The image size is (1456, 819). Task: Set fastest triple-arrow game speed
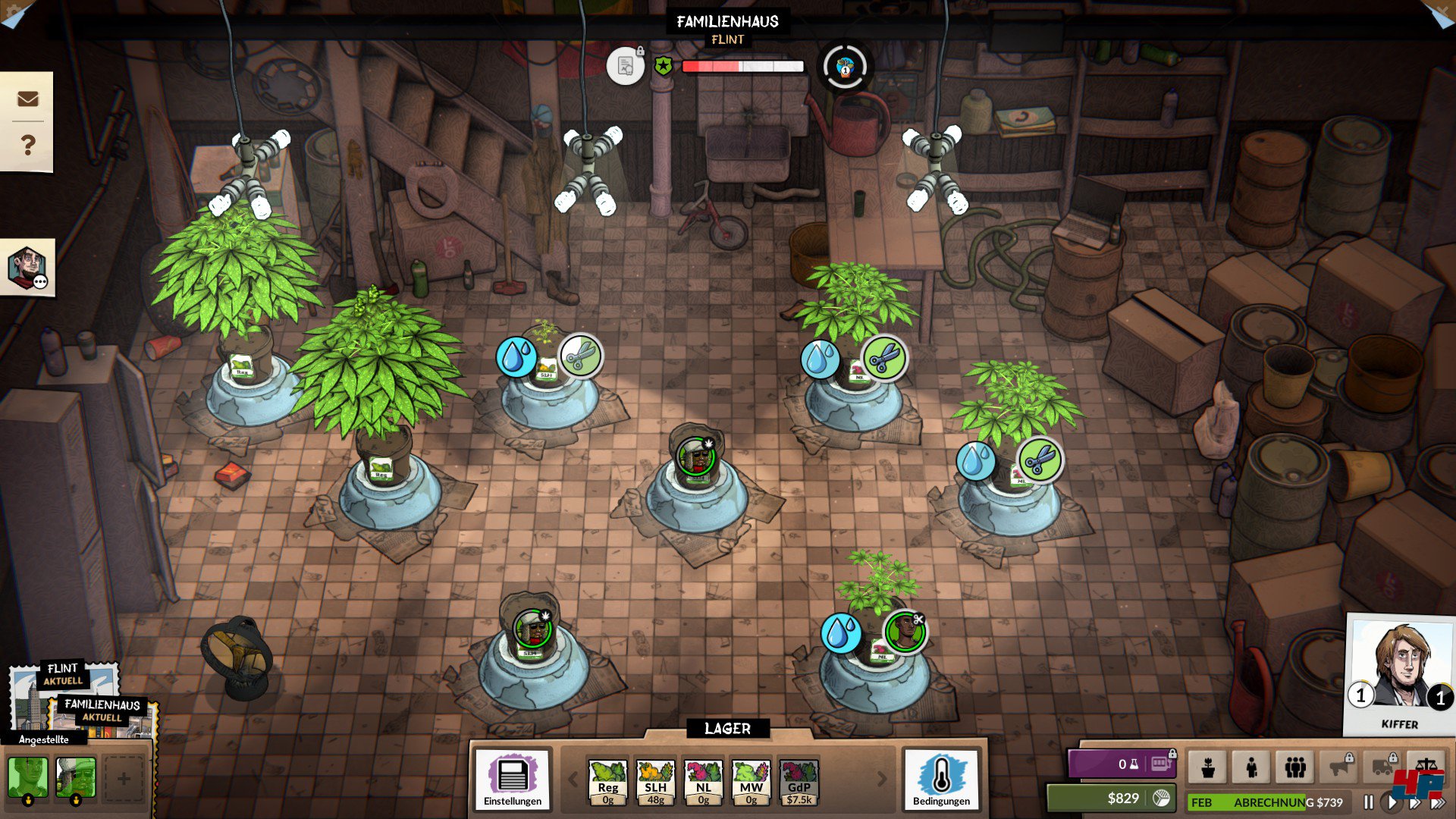coord(1438,802)
